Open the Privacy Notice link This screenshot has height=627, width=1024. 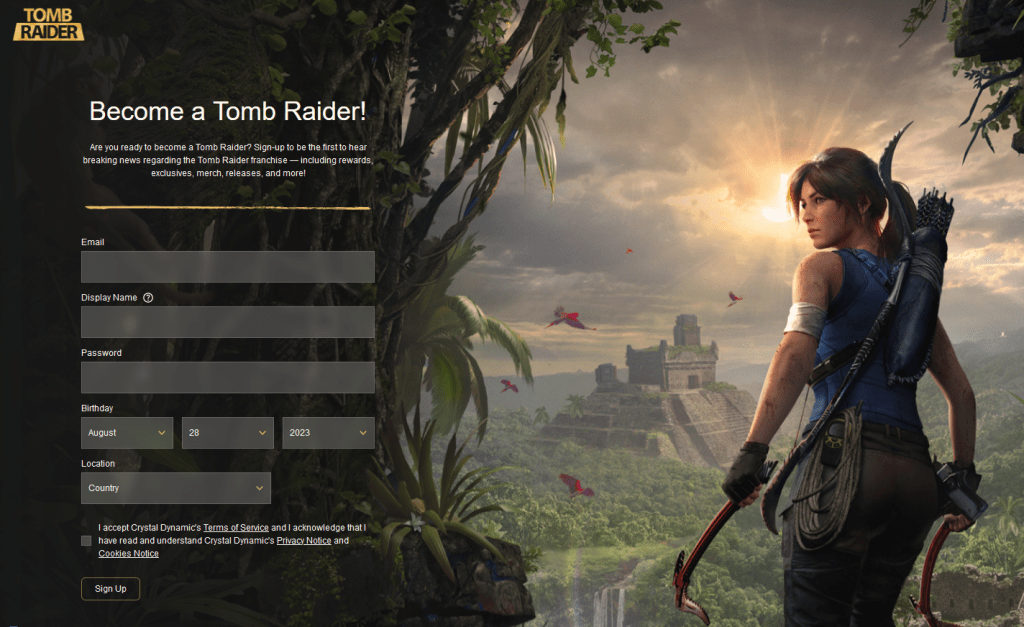[x=304, y=541]
